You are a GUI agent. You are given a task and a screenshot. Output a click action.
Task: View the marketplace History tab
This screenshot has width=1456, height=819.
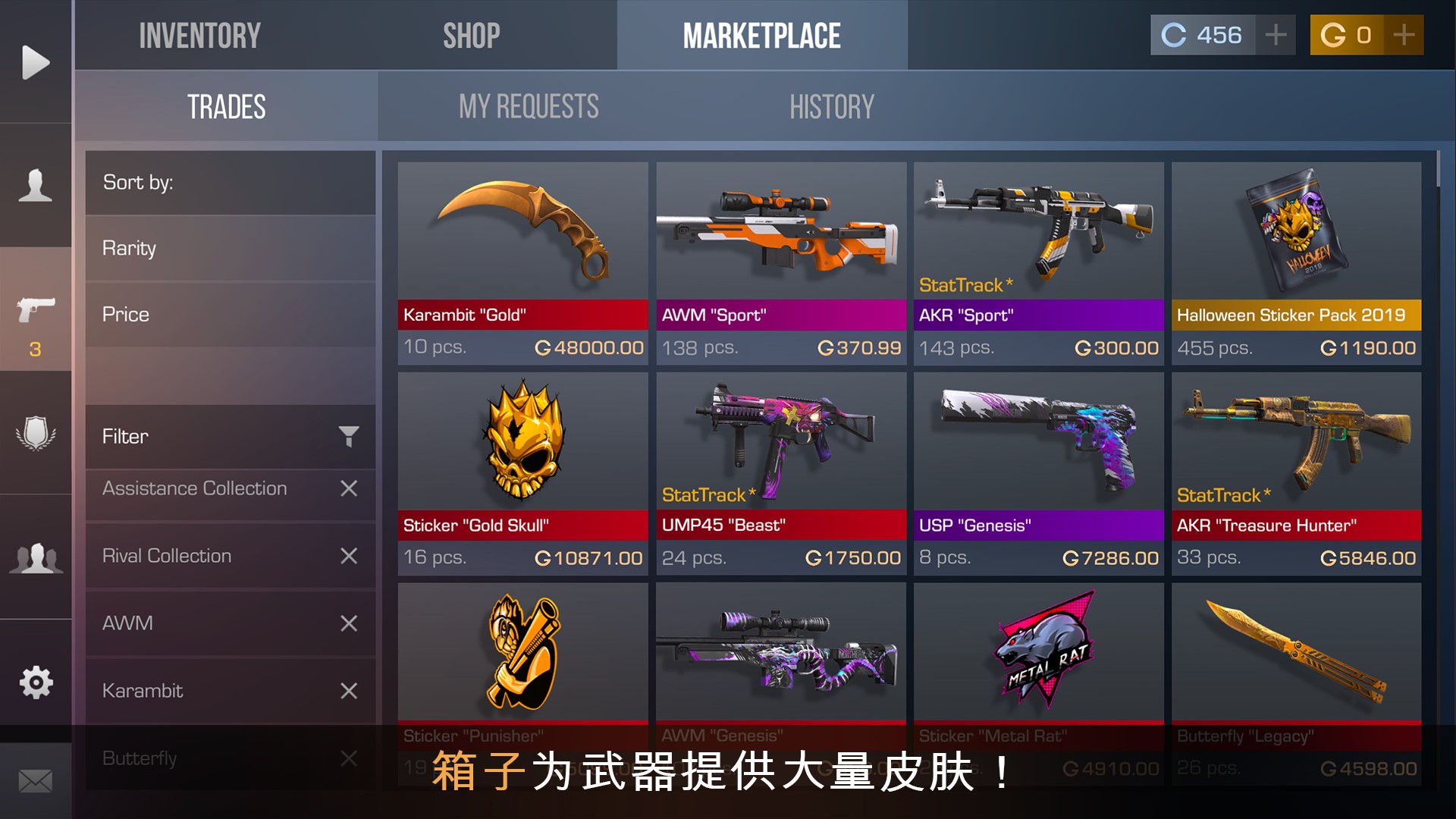tap(831, 107)
